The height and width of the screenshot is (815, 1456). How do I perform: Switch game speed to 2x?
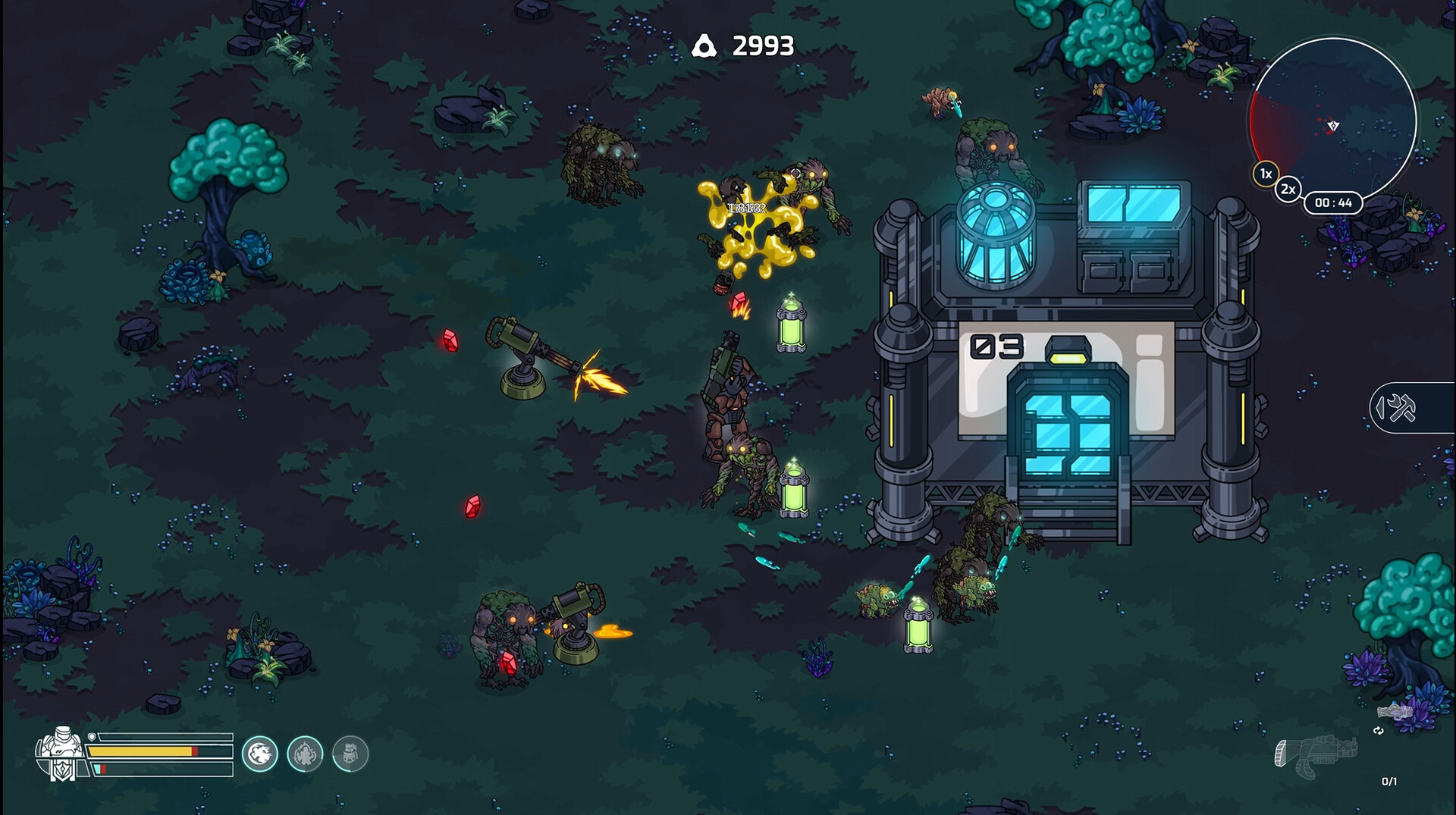click(1288, 190)
